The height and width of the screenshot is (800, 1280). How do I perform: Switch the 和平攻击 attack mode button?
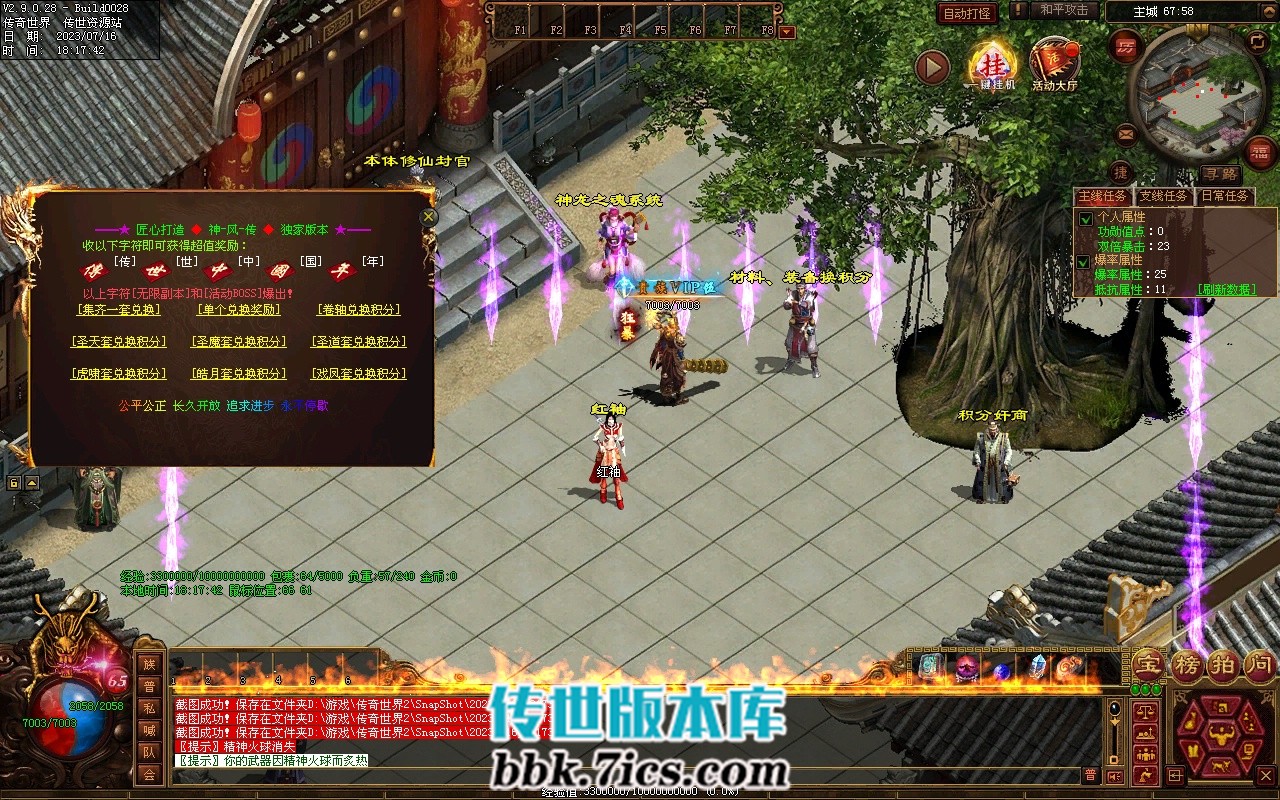[x=1063, y=10]
